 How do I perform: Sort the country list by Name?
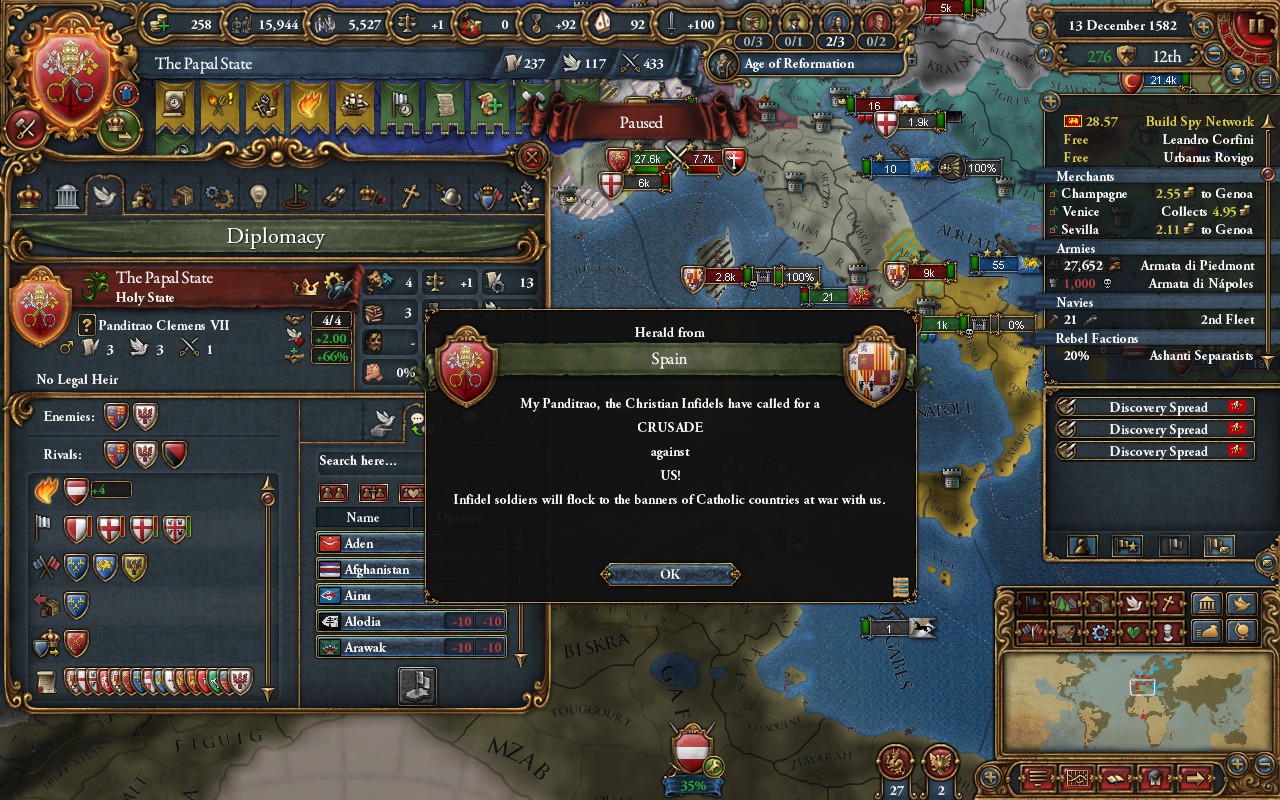click(x=363, y=517)
